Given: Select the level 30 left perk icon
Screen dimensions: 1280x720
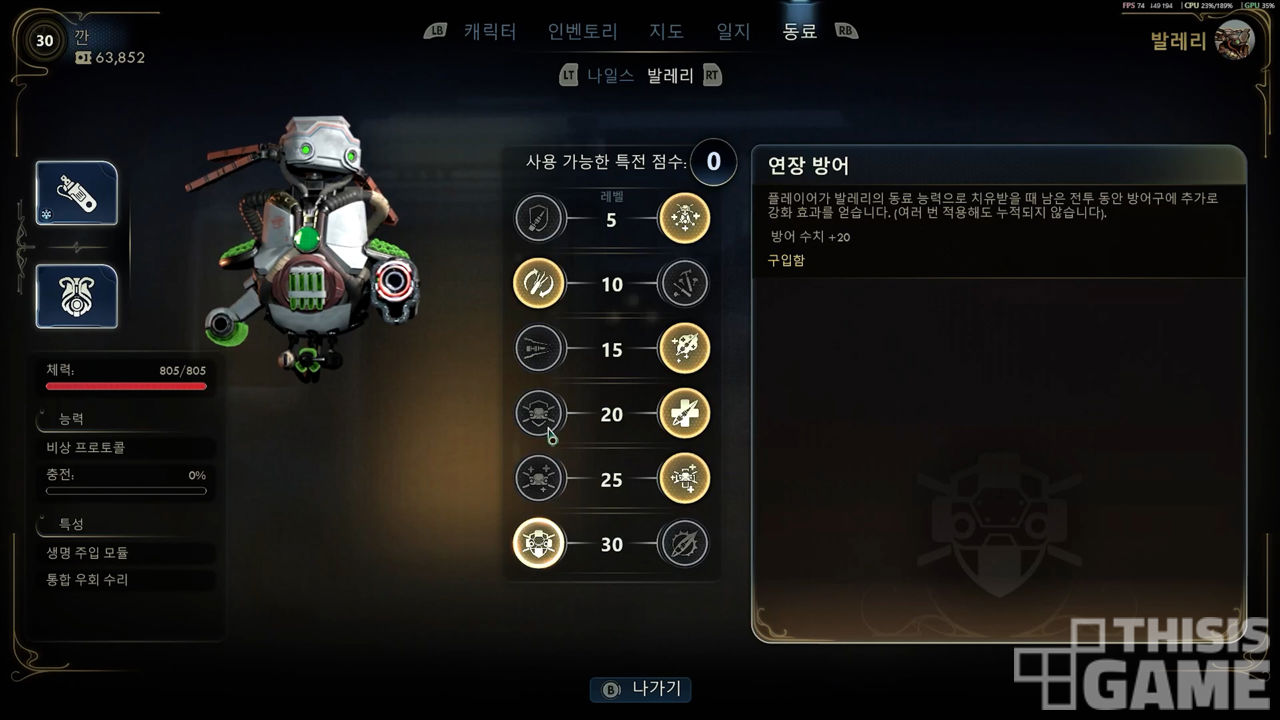Looking at the screenshot, I should tap(540, 544).
